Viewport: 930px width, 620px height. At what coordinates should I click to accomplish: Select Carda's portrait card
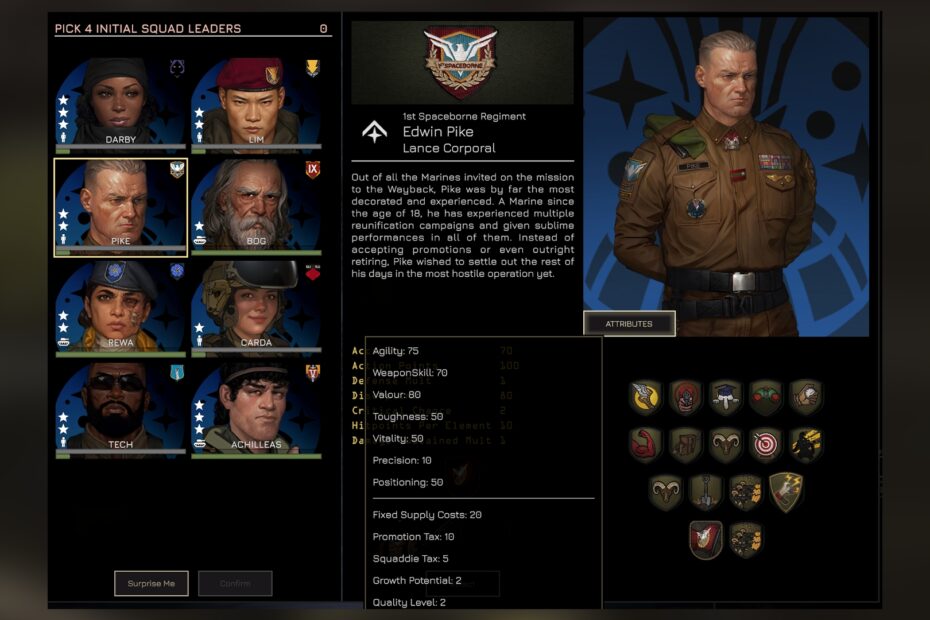click(255, 305)
